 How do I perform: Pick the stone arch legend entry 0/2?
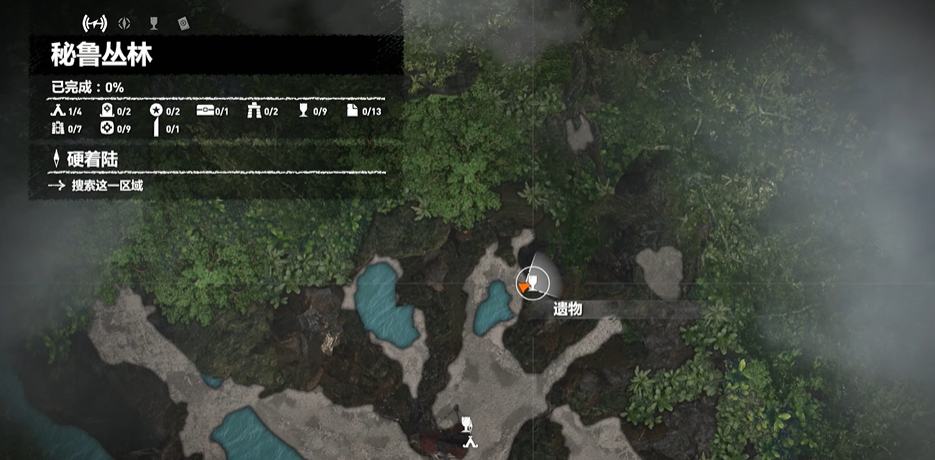pyautogui.click(x=263, y=111)
